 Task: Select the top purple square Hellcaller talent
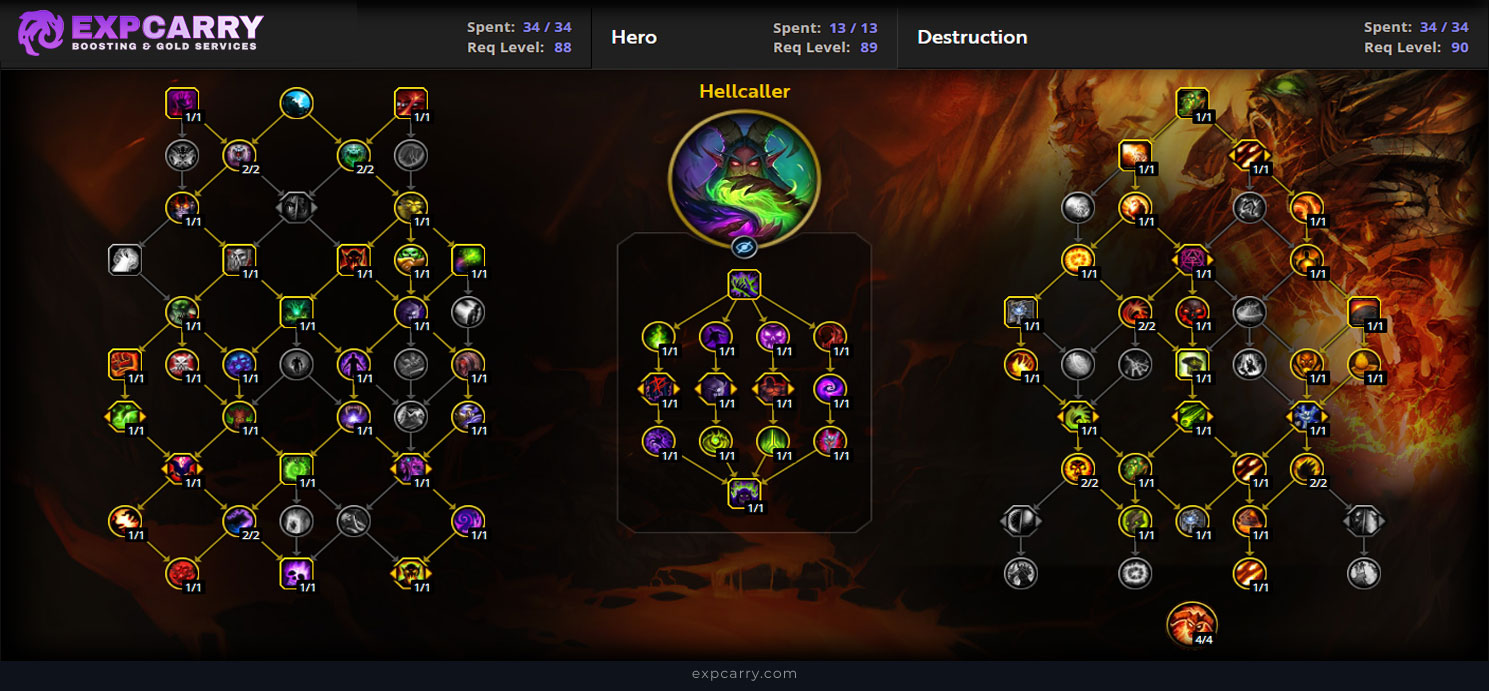click(744, 285)
